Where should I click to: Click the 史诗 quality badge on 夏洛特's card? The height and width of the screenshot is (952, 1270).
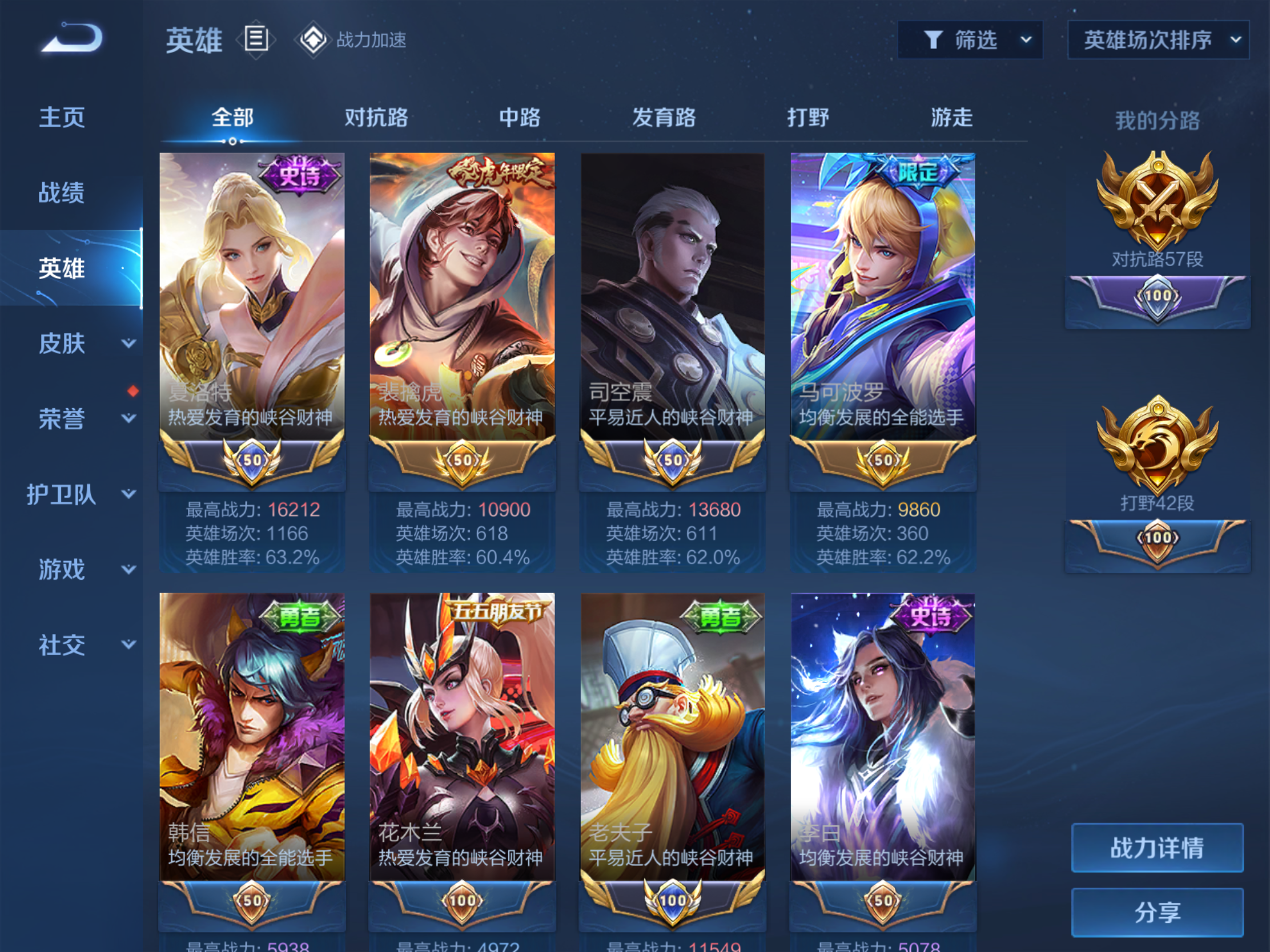click(x=299, y=172)
